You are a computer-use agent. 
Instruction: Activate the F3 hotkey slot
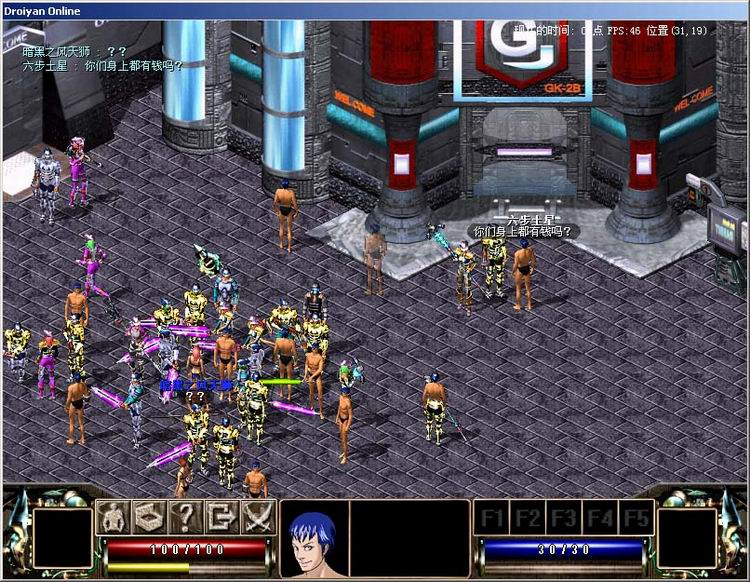coord(564,518)
